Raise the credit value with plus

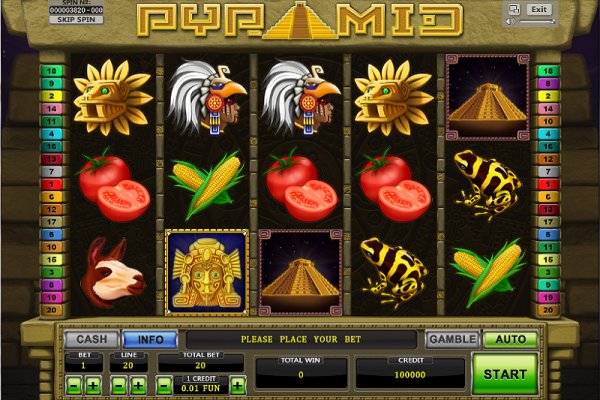238,384
